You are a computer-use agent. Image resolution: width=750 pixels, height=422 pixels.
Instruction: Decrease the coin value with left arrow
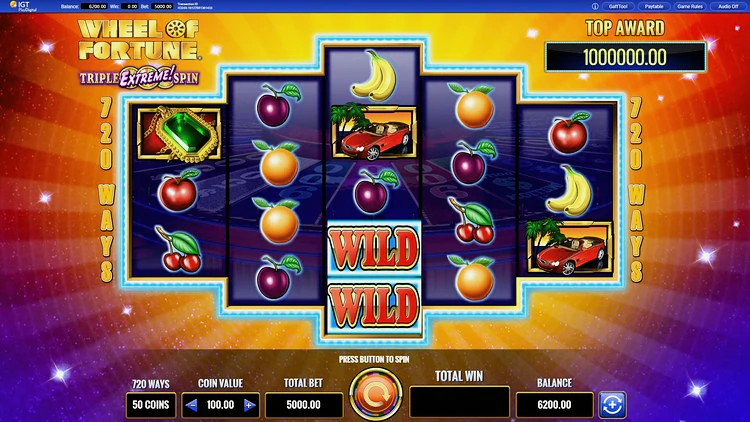click(190, 405)
